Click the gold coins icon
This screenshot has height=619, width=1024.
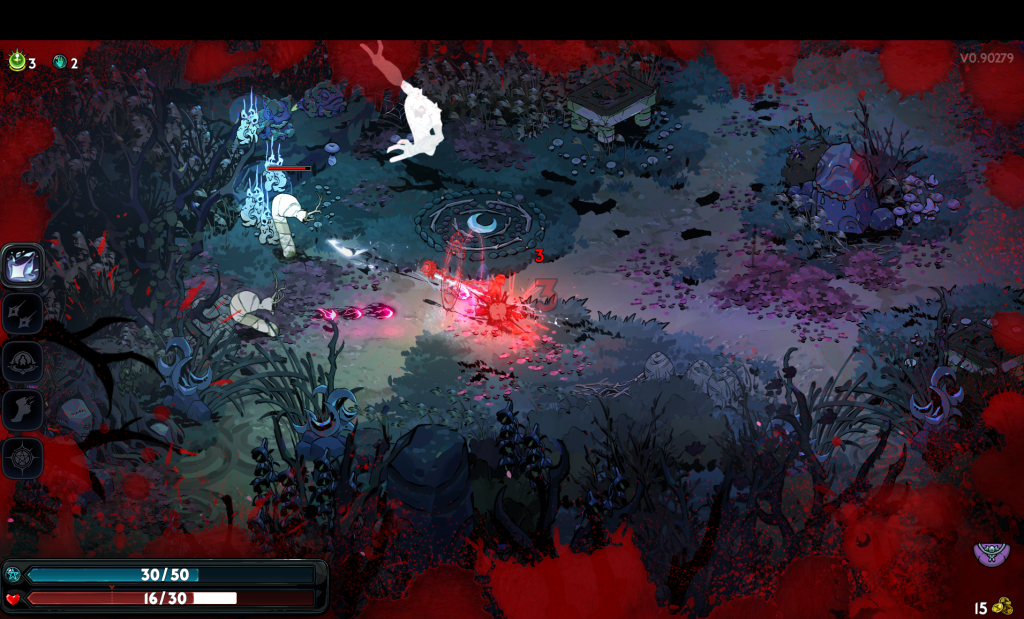point(1002,606)
